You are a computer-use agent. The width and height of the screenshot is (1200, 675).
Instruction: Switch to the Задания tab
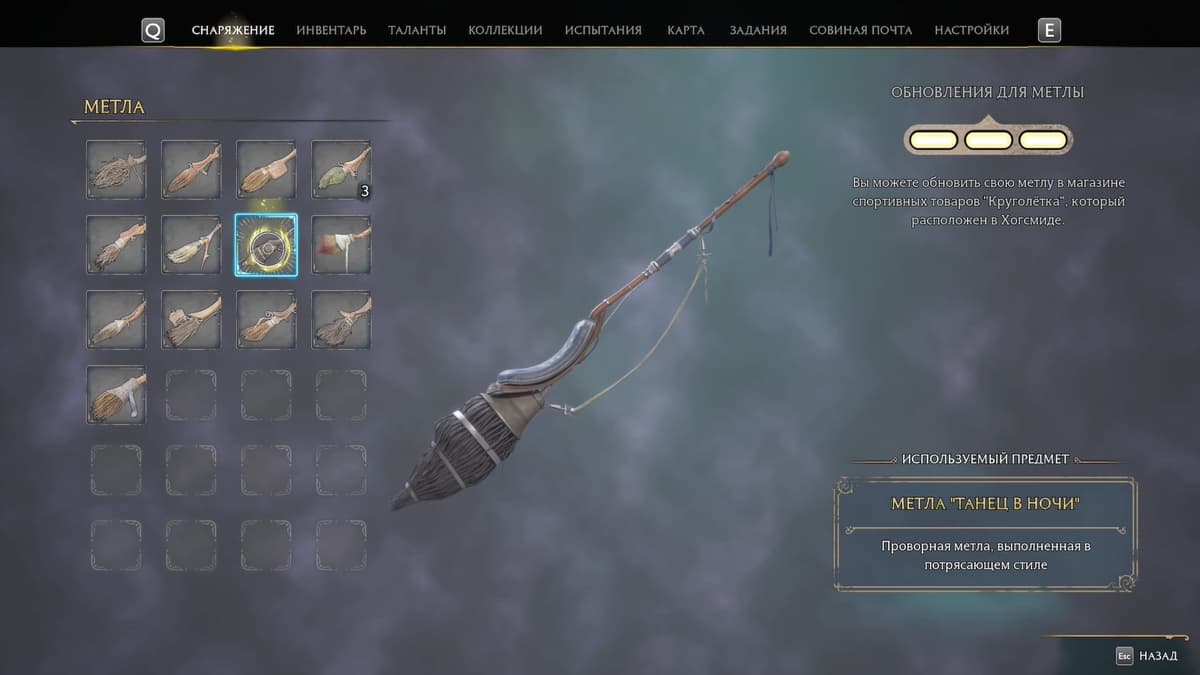pos(758,30)
